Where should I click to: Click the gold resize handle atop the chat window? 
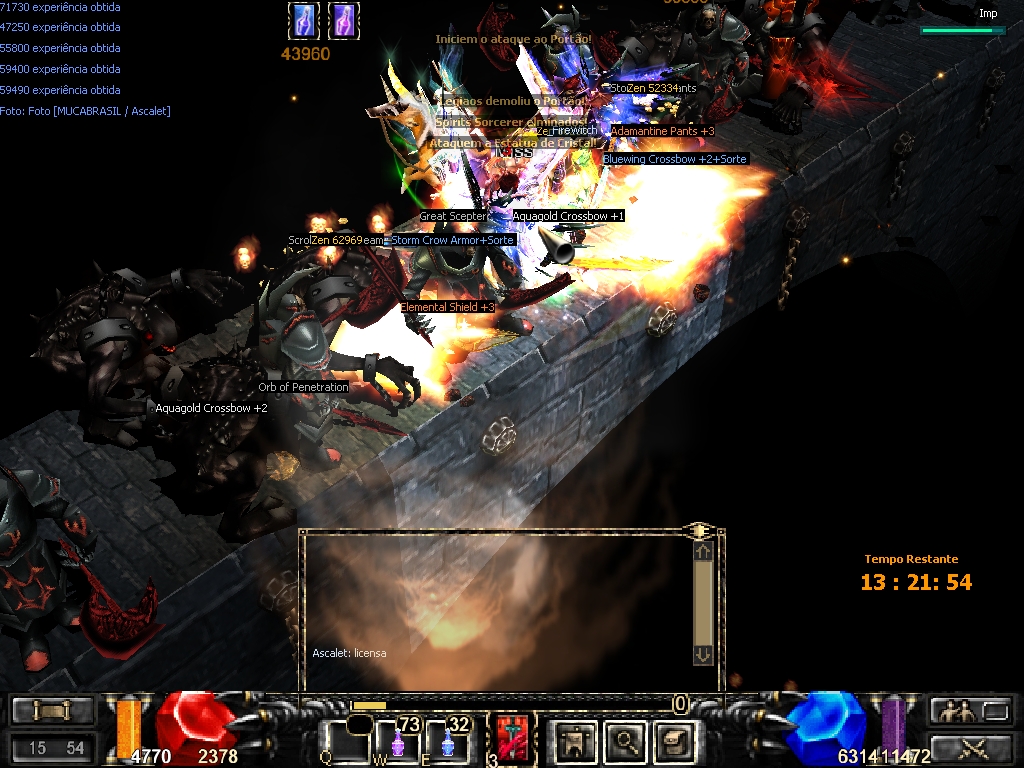(x=699, y=530)
